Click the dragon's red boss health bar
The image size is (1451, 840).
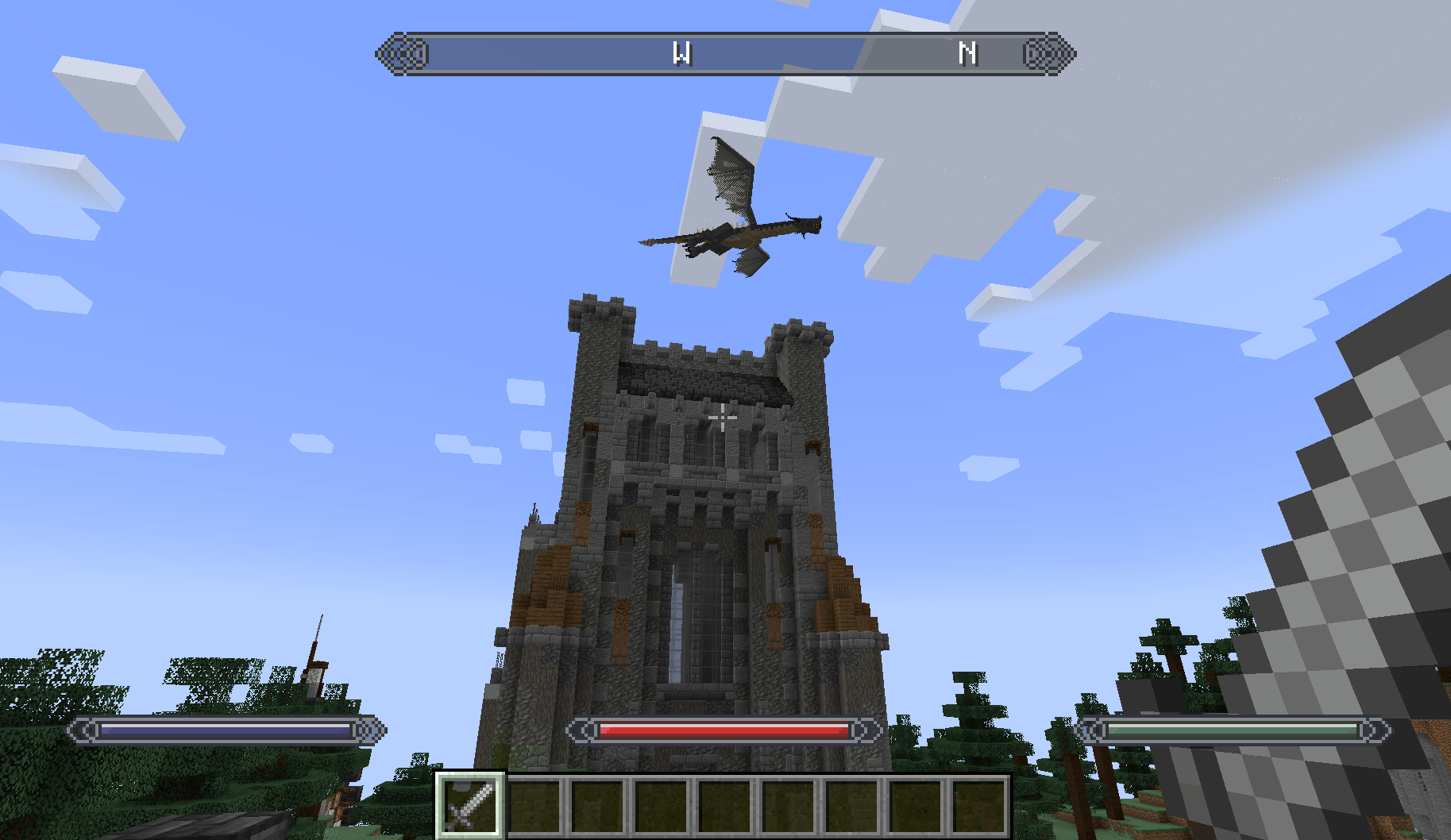[x=723, y=730]
